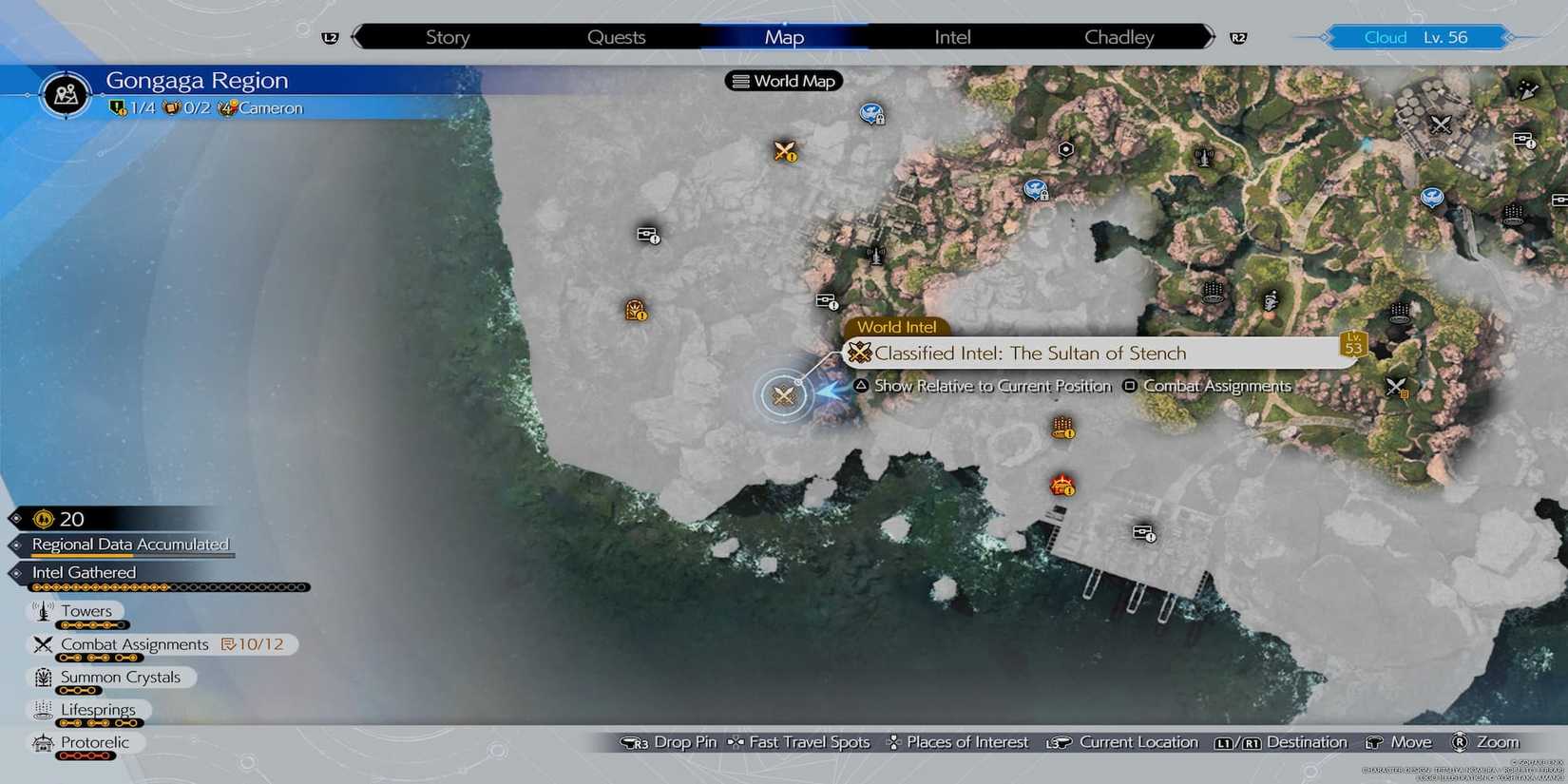Switch to the Intel tab
The image size is (1568, 784).
point(950,36)
